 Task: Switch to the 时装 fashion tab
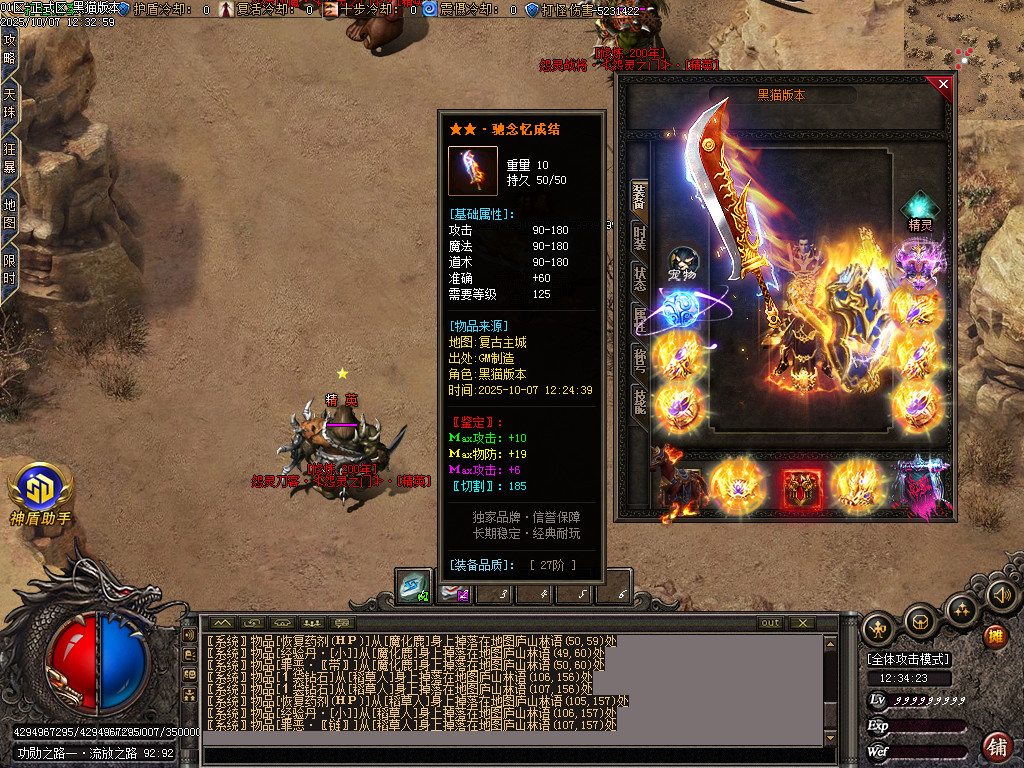639,236
